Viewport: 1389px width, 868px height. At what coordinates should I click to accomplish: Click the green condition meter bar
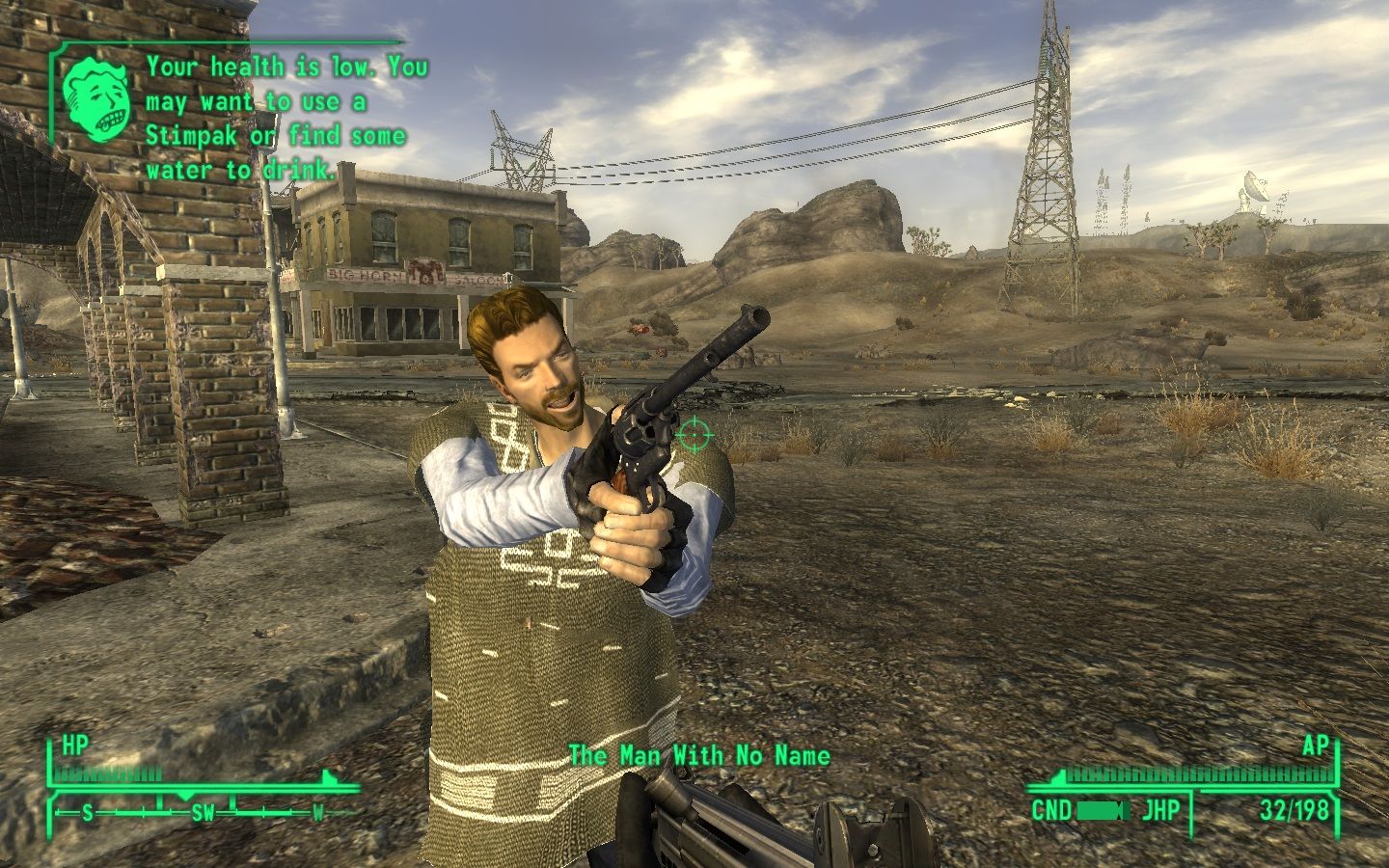click(x=1099, y=810)
